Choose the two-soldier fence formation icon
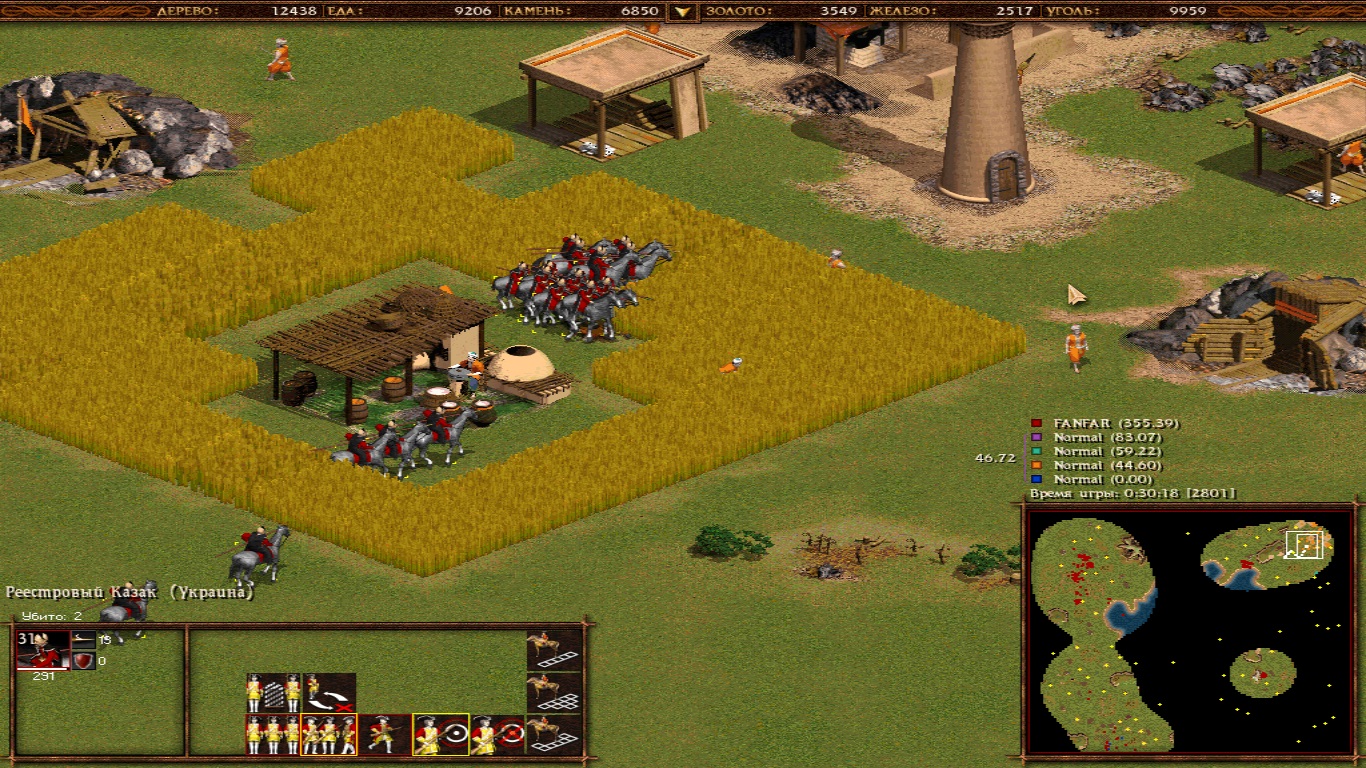This screenshot has height=768, width=1366. pyautogui.click(x=273, y=692)
